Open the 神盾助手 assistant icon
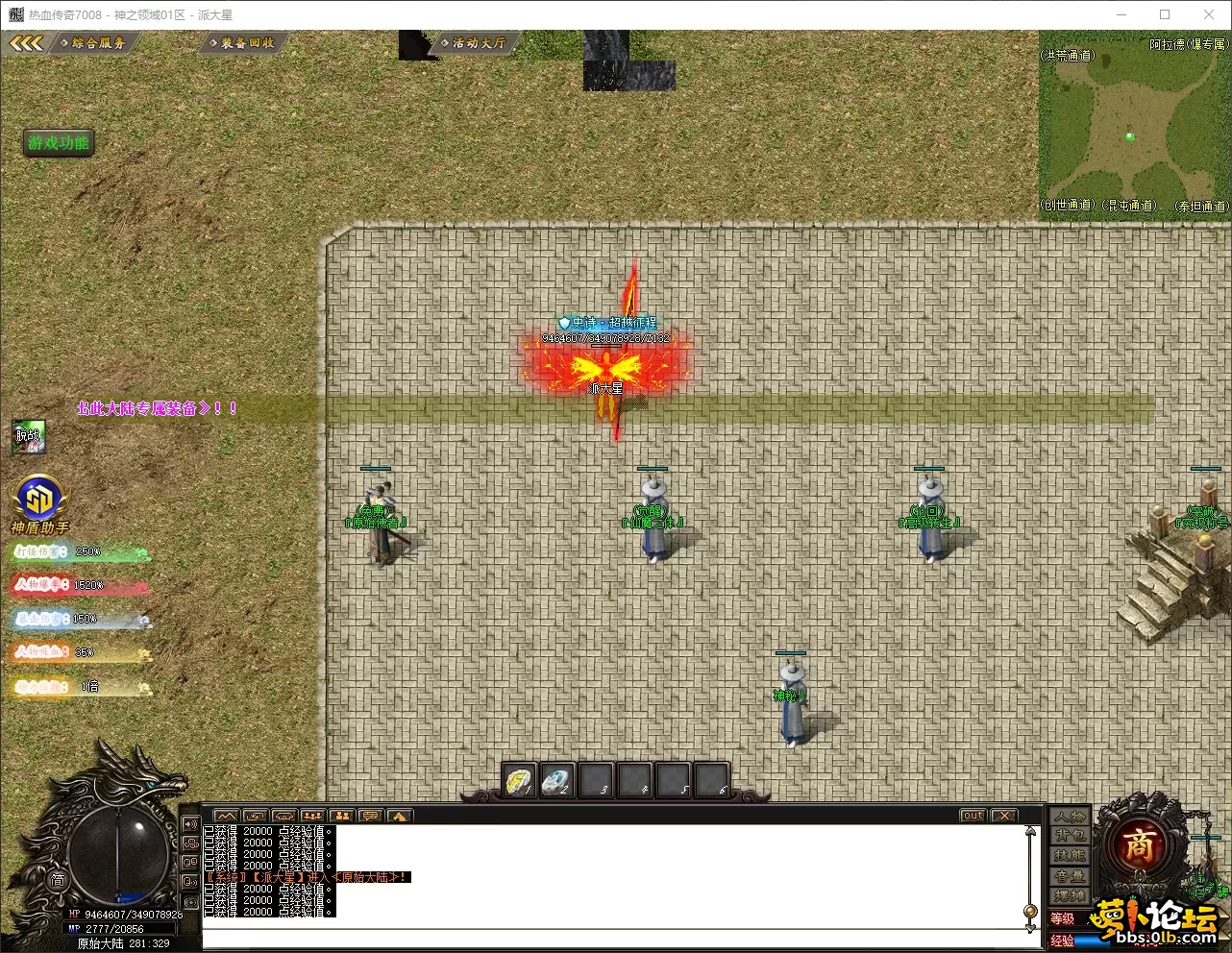The image size is (1232, 953). pos(38,500)
